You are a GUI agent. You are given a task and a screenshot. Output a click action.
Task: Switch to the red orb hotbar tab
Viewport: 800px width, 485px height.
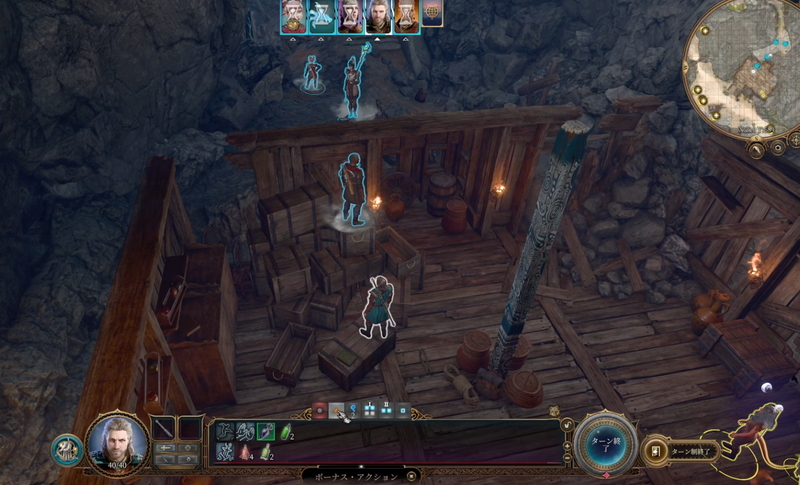pyautogui.click(x=319, y=410)
